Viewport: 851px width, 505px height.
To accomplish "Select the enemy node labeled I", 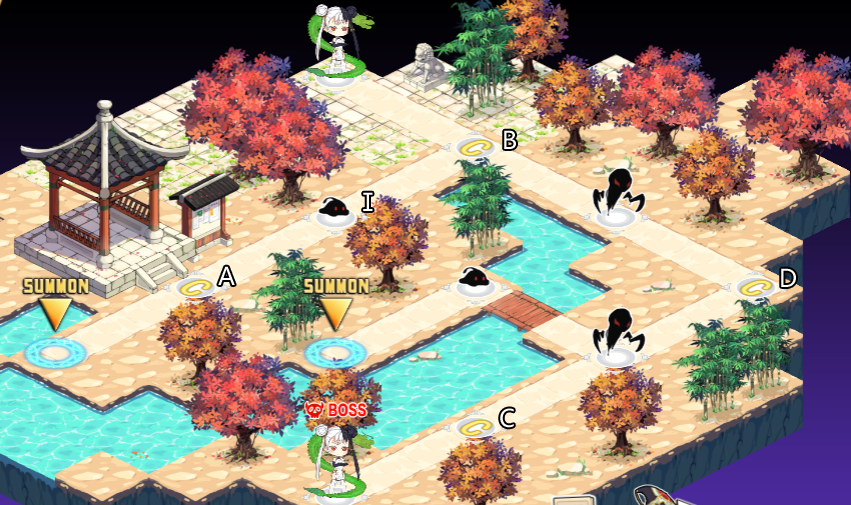I will 335,212.
